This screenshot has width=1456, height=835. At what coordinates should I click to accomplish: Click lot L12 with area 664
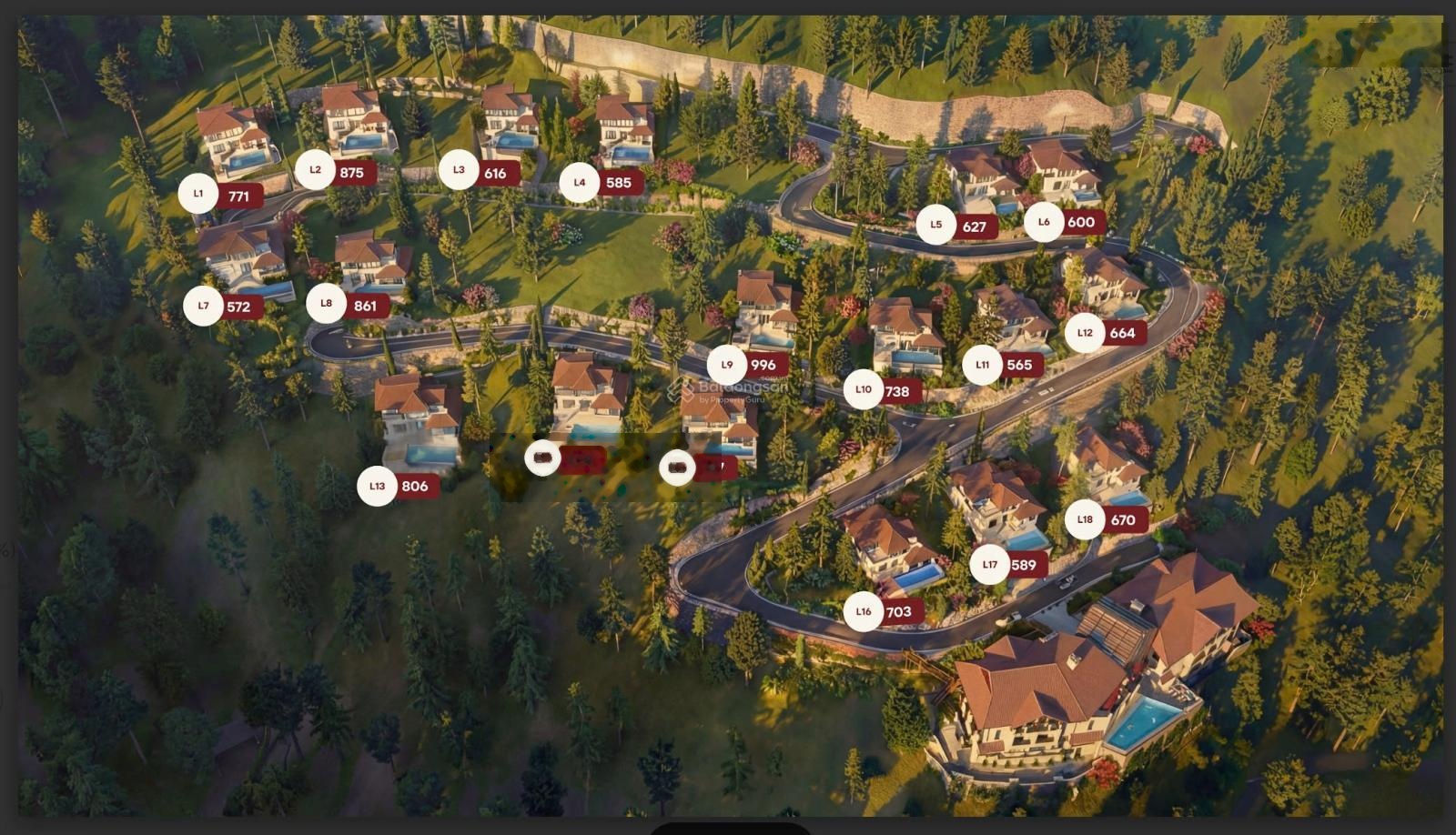click(x=1085, y=333)
